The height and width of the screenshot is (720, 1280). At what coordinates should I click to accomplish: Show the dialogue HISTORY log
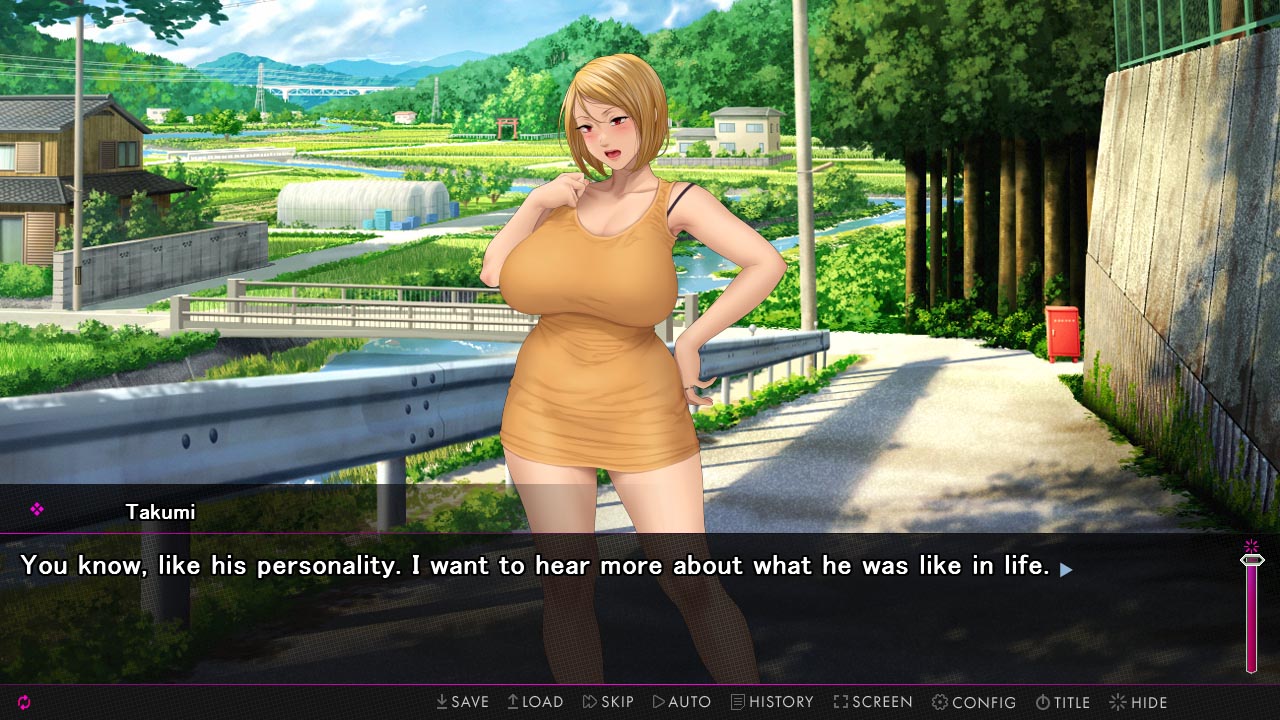click(772, 702)
